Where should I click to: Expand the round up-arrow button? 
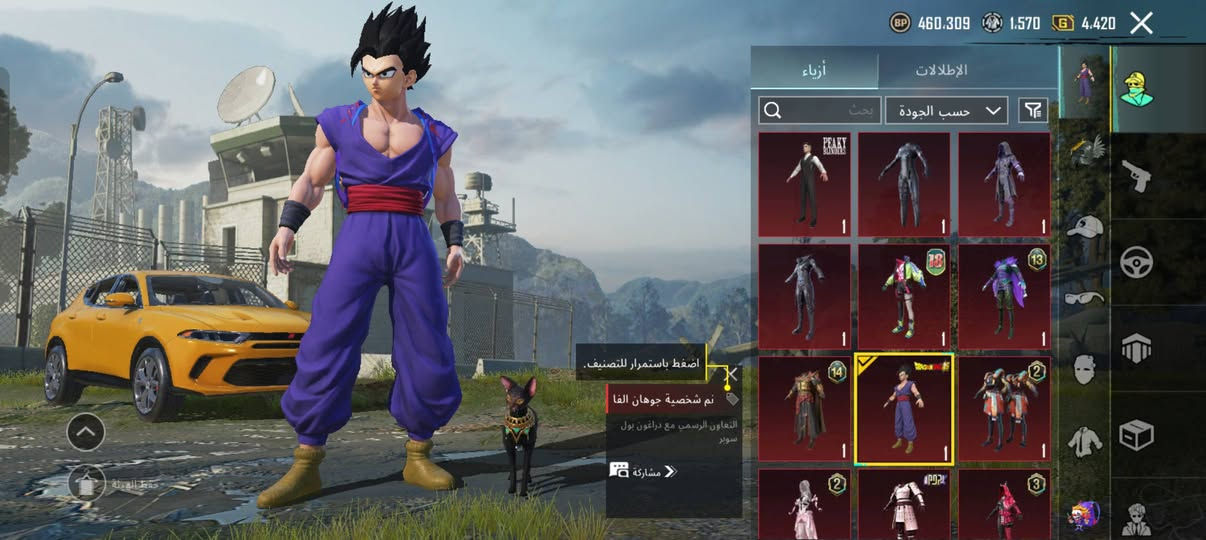pos(86,432)
